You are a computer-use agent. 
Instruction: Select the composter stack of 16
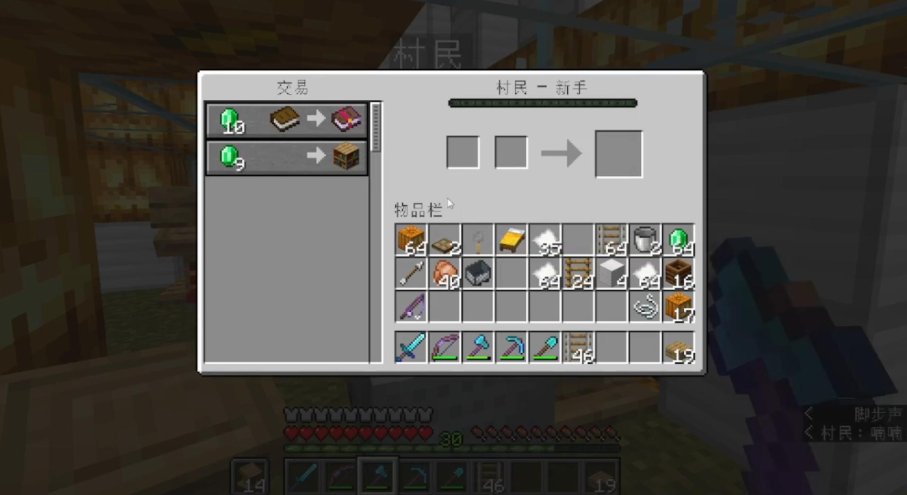(x=678, y=273)
